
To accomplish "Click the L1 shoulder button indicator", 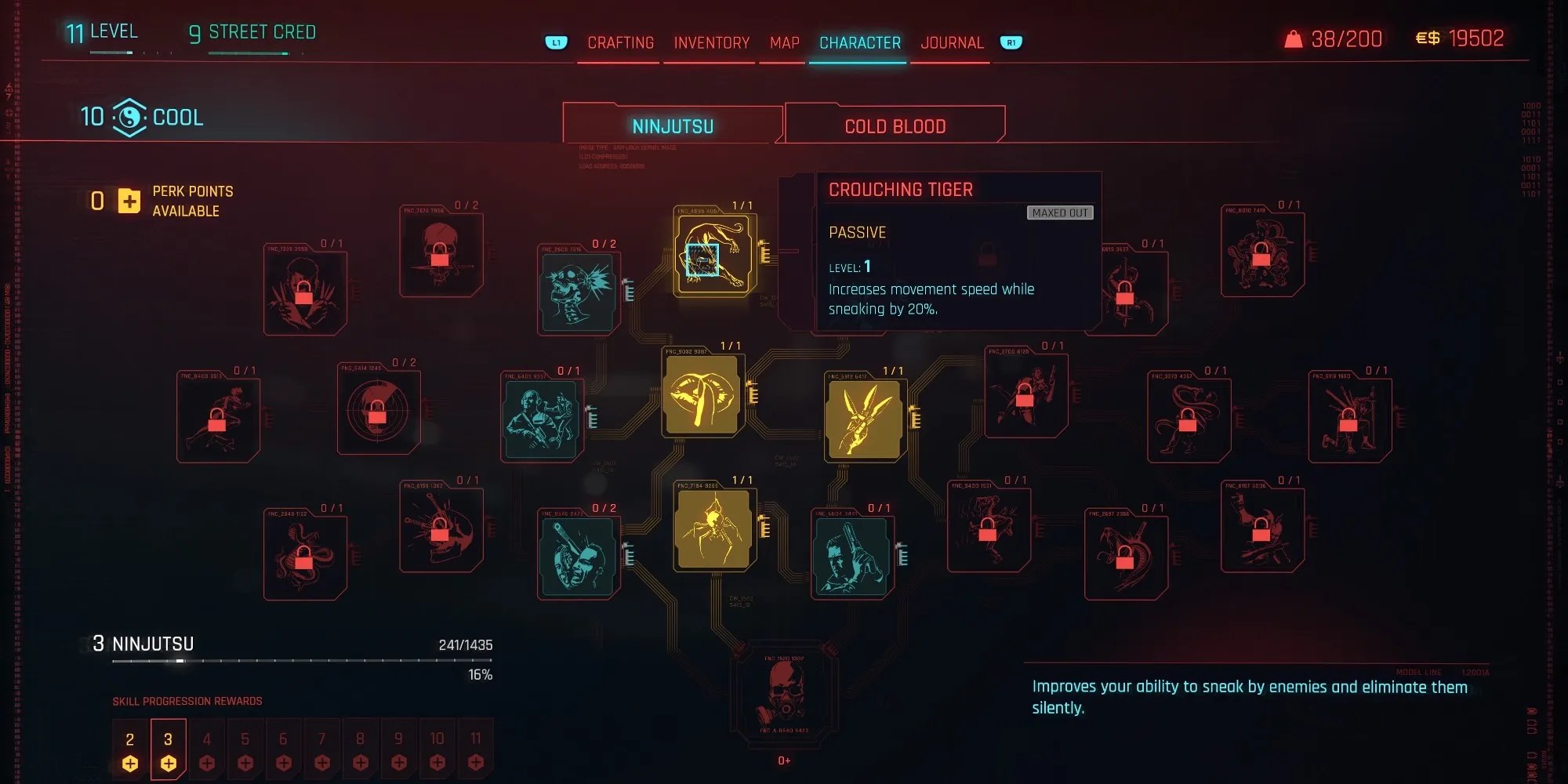I will pyautogui.click(x=556, y=43).
